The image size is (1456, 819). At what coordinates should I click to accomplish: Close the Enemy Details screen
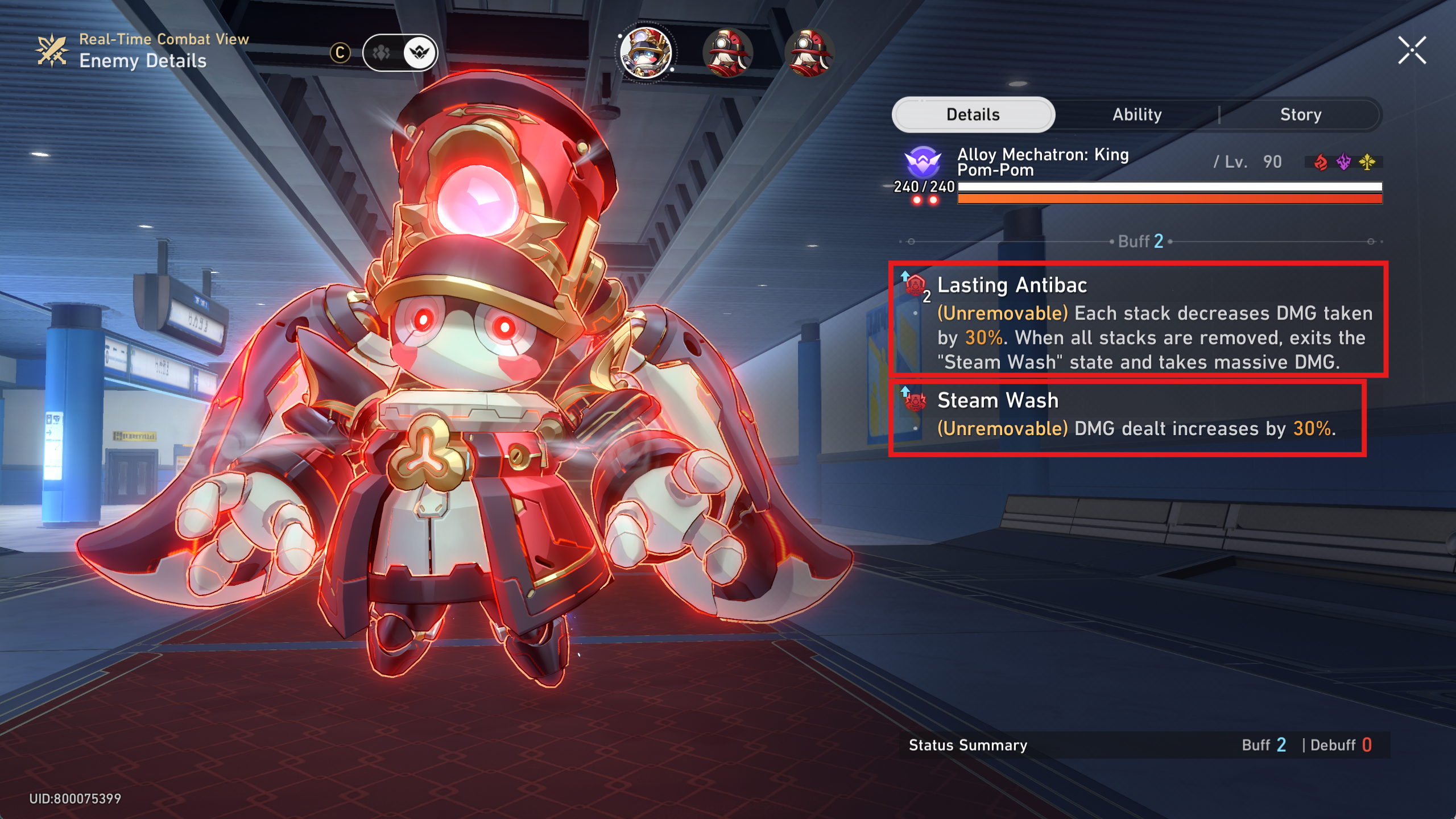click(1412, 51)
